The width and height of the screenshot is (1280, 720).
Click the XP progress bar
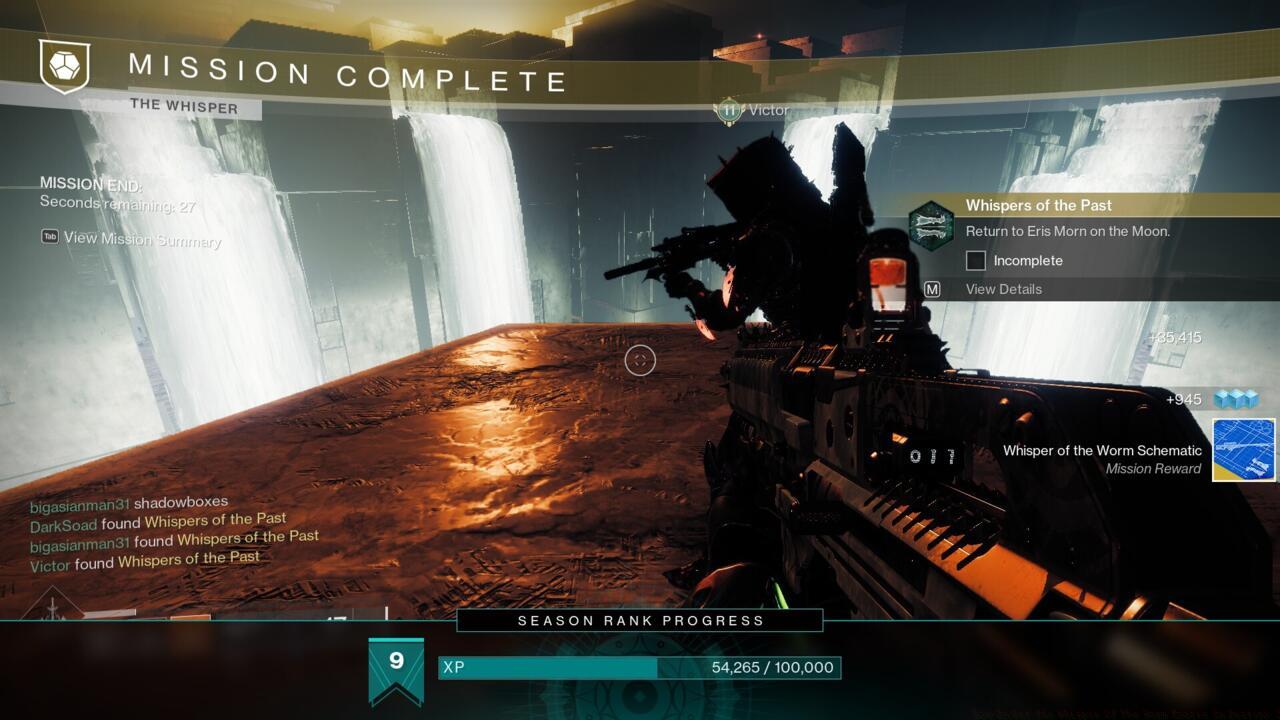point(640,667)
